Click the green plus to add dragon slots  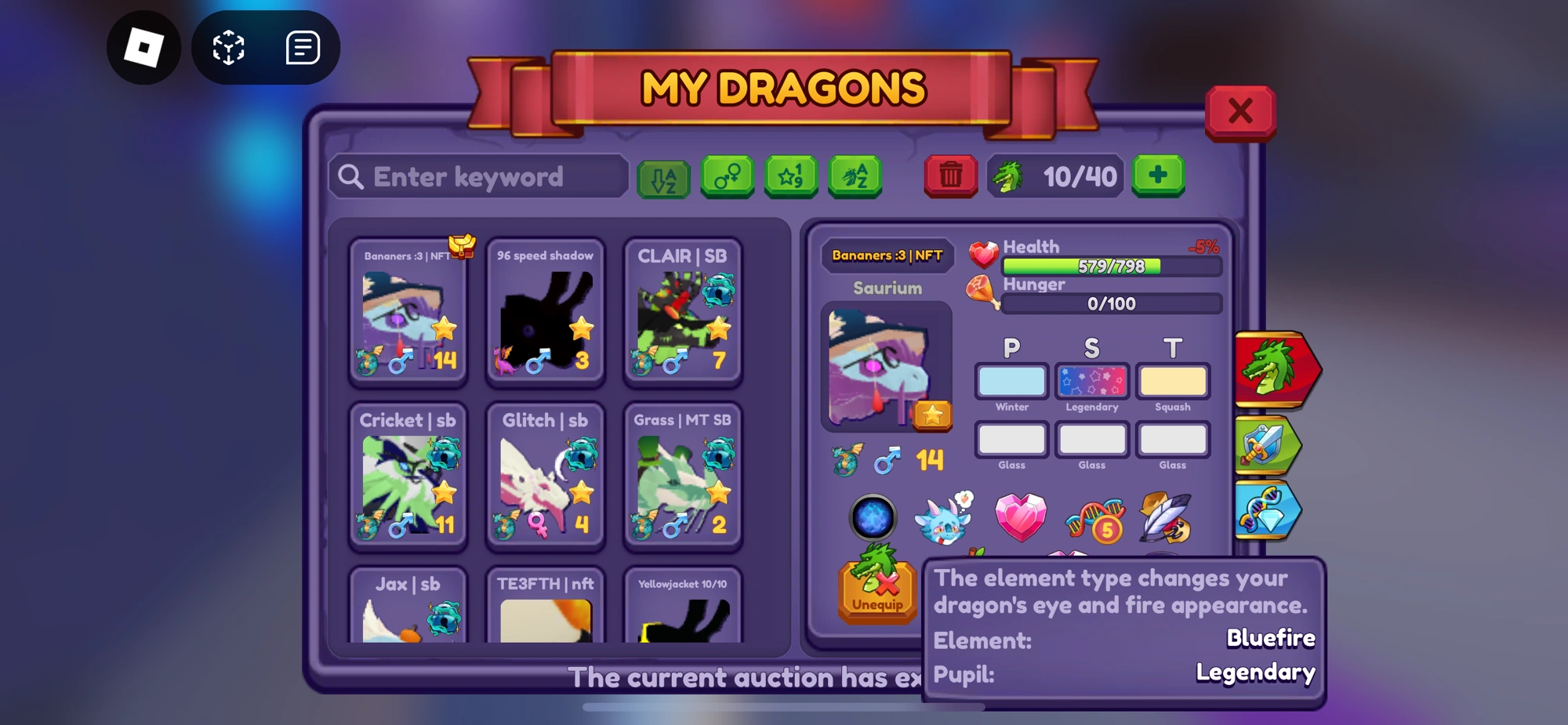[1158, 176]
